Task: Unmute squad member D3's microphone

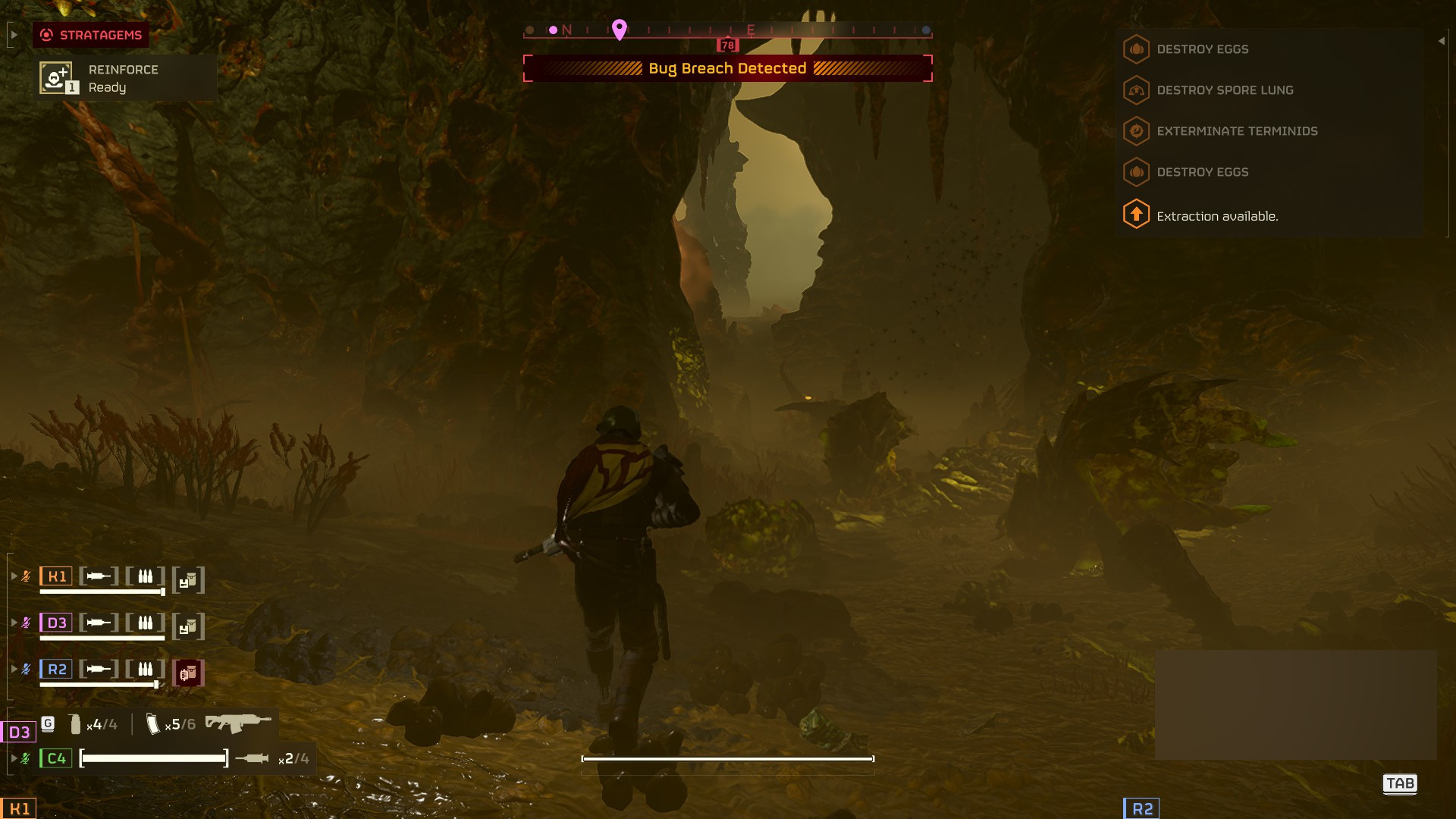Action: coord(26,622)
